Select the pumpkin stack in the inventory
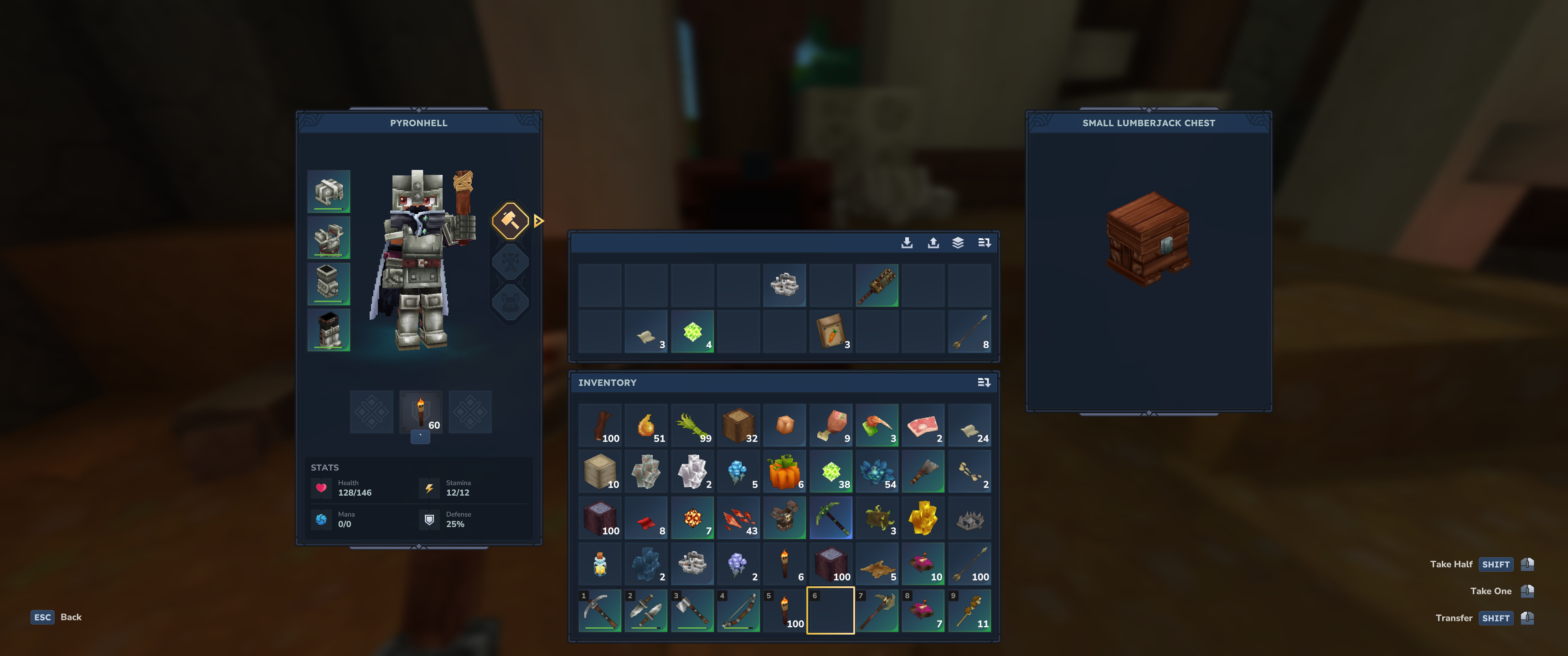The width and height of the screenshot is (1568, 656). coord(784,471)
